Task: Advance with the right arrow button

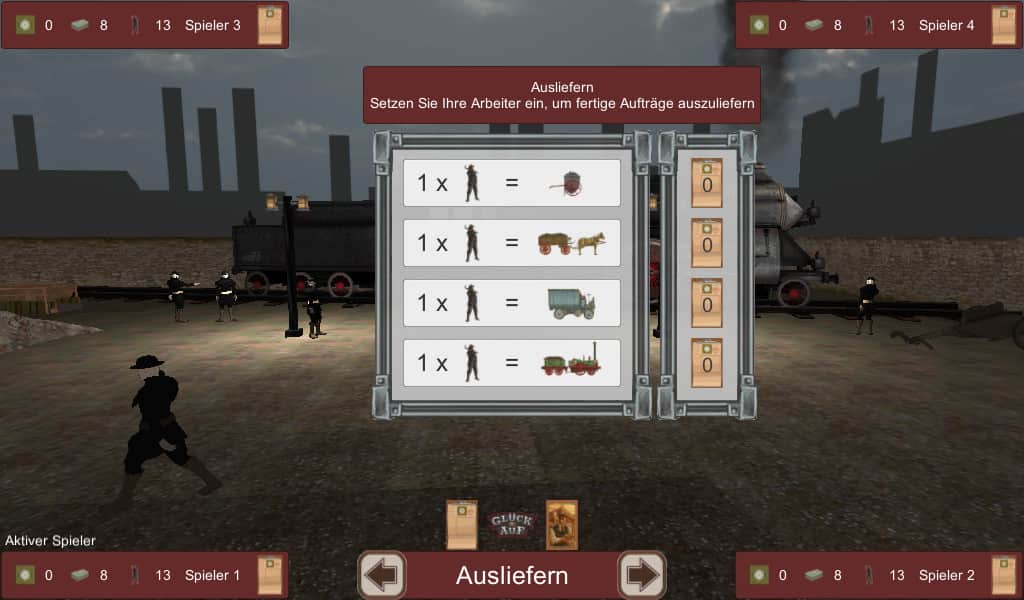Action: point(641,575)
